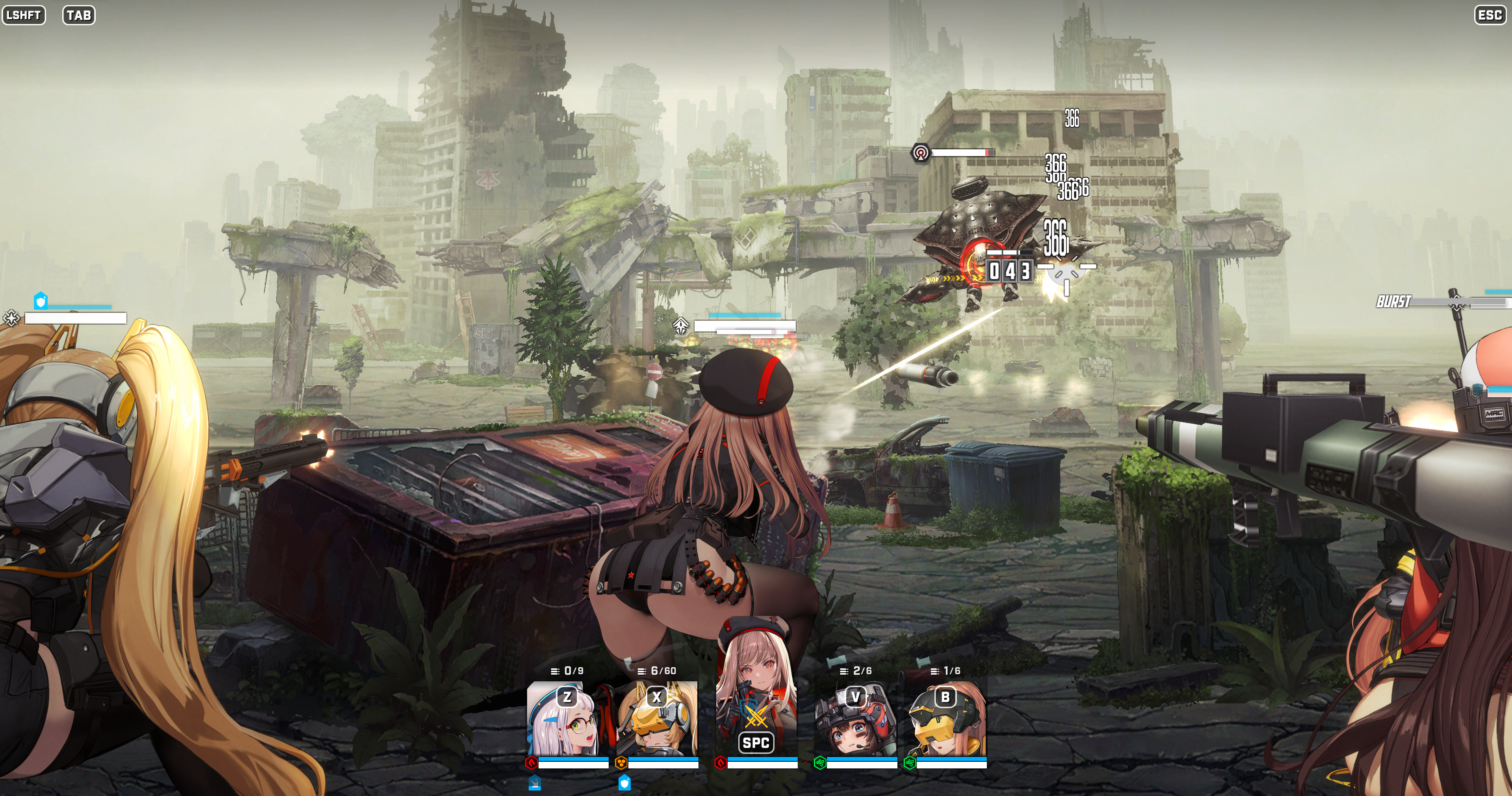Select the blonde yellow-visor character portrait

tap(657, 720)
